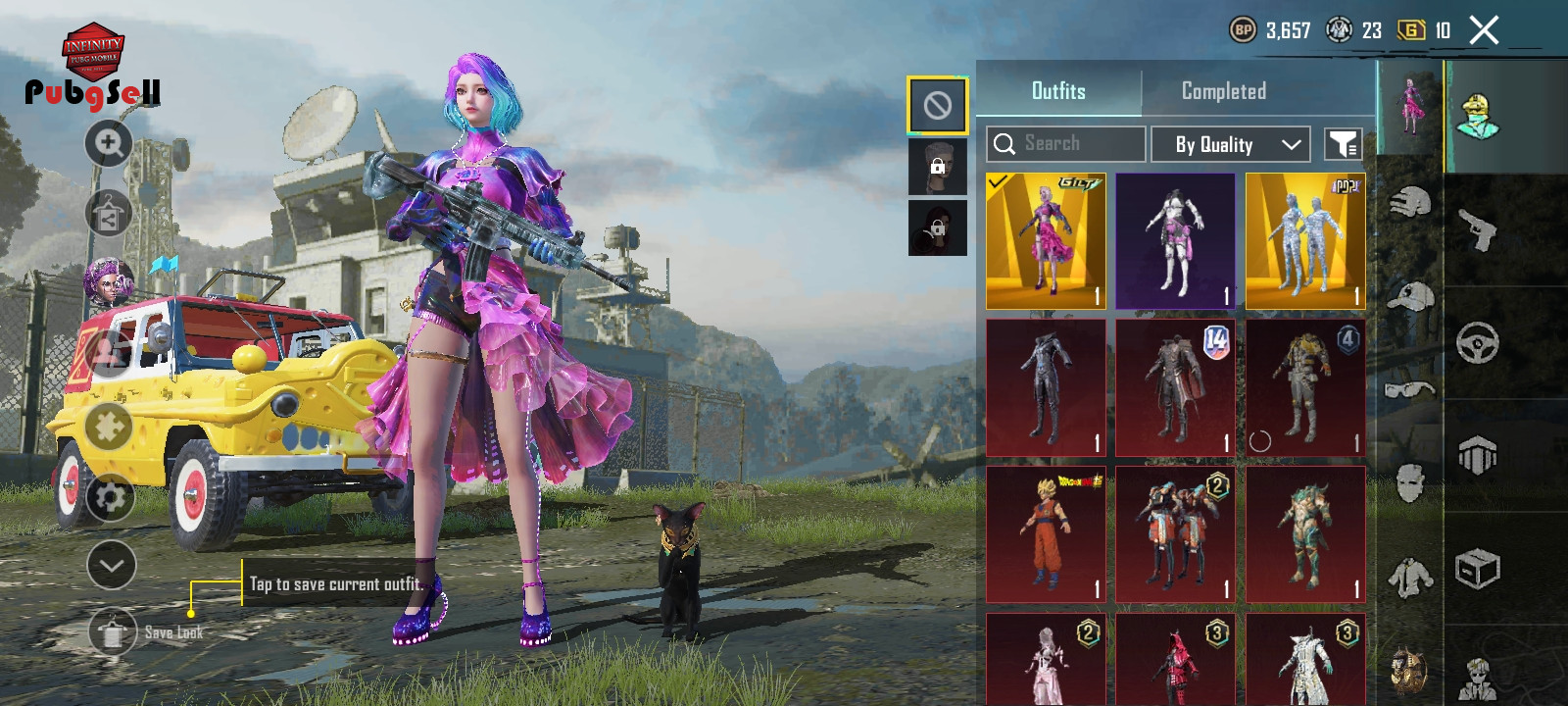Click the outfit Search field
This screenshot has height=706, width=1568.
pos(1066,144)
